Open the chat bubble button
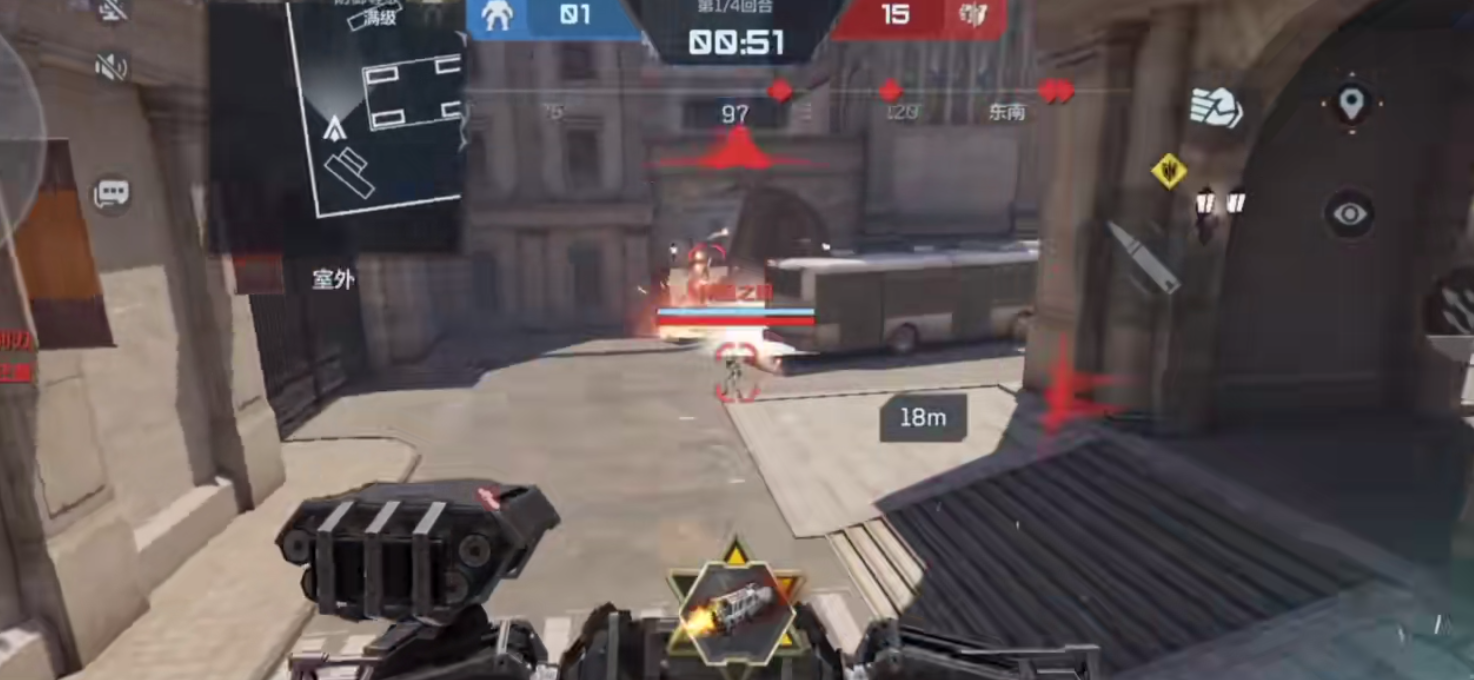Image resolution: width=1474 pixels, height=680 pixels. 111,193
